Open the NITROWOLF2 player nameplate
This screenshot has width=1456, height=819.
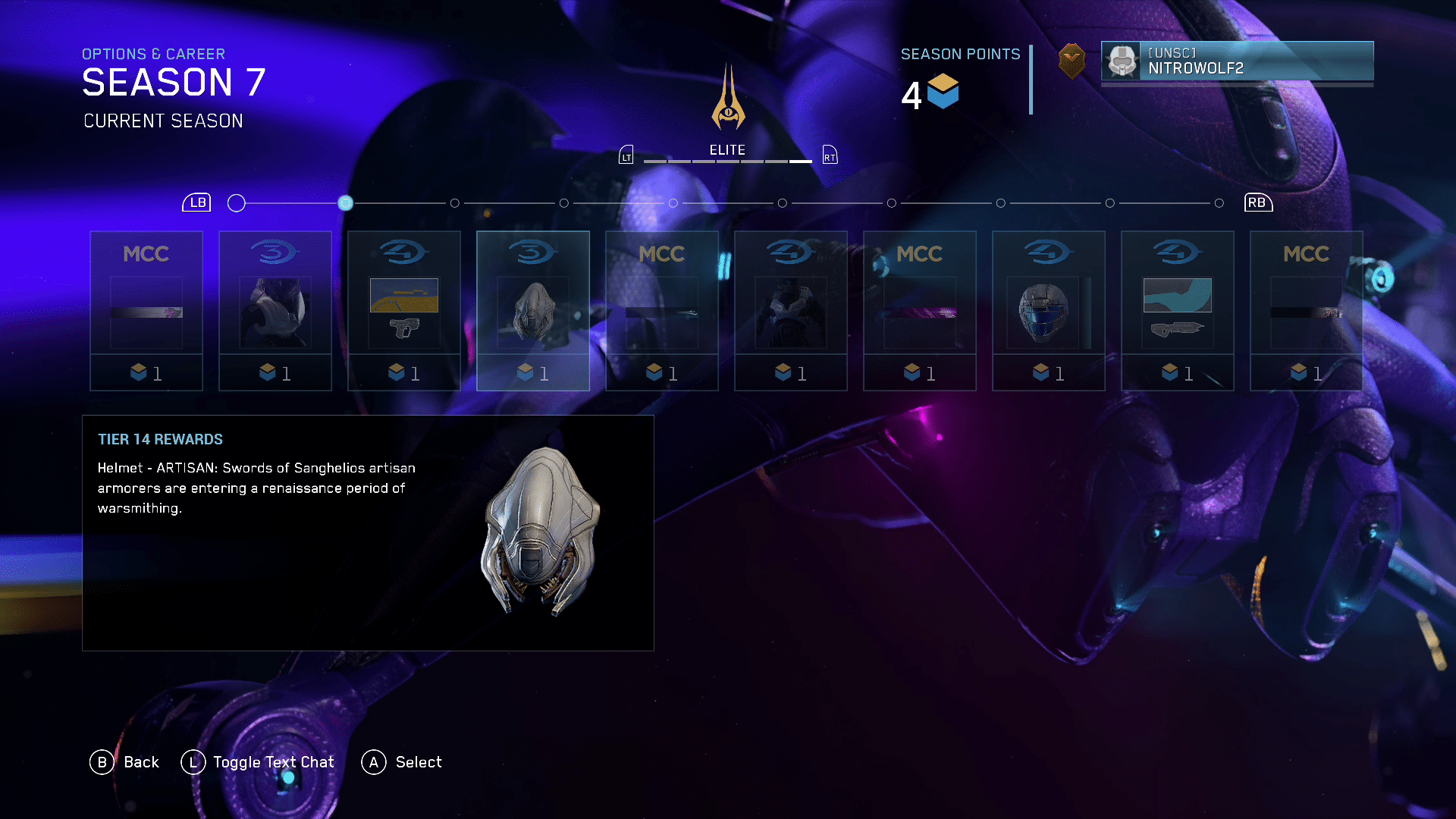tap(1237, 61)
